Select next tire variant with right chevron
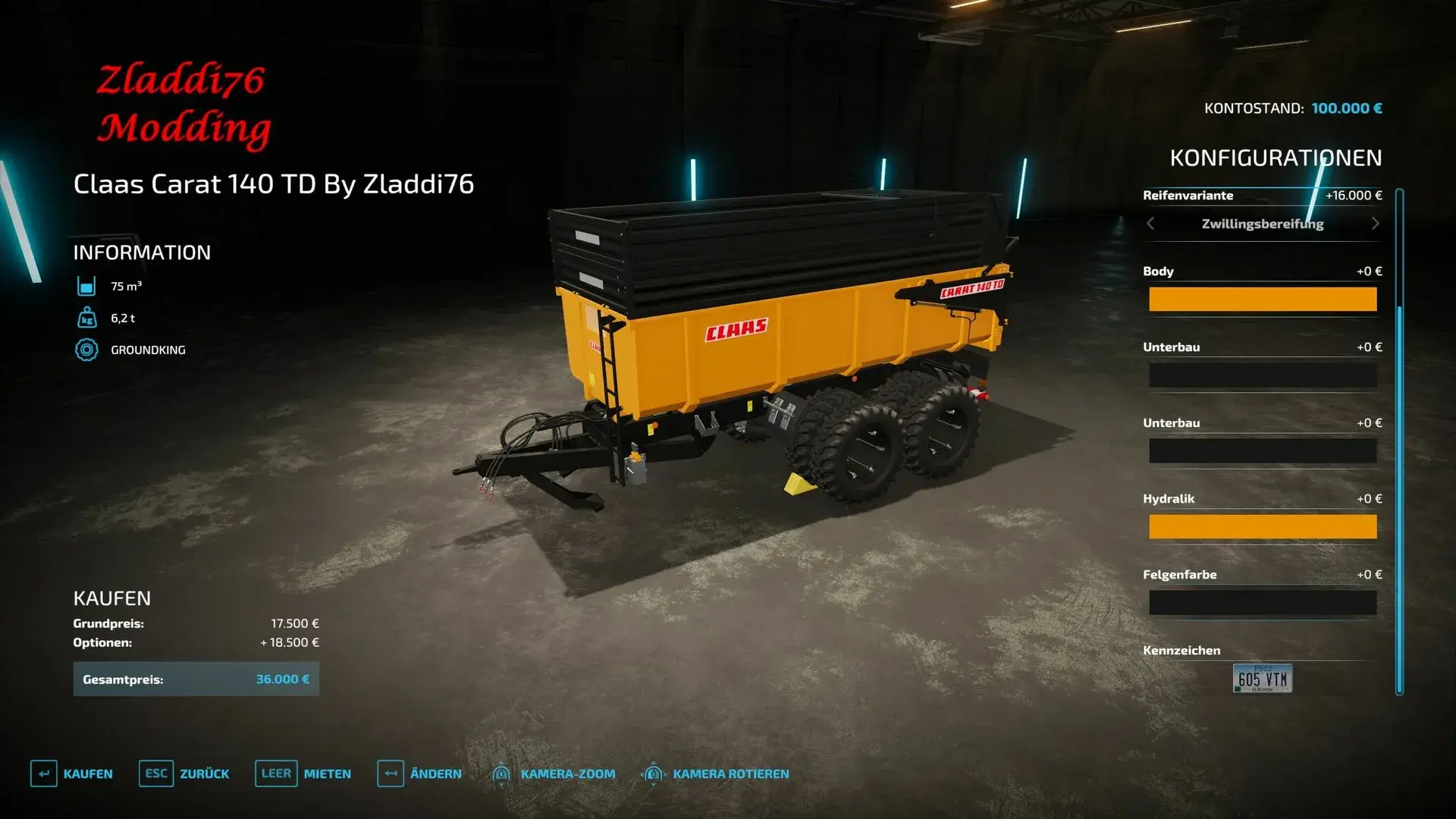This screenshot has width=1456, height=819. coord(1376,224)
